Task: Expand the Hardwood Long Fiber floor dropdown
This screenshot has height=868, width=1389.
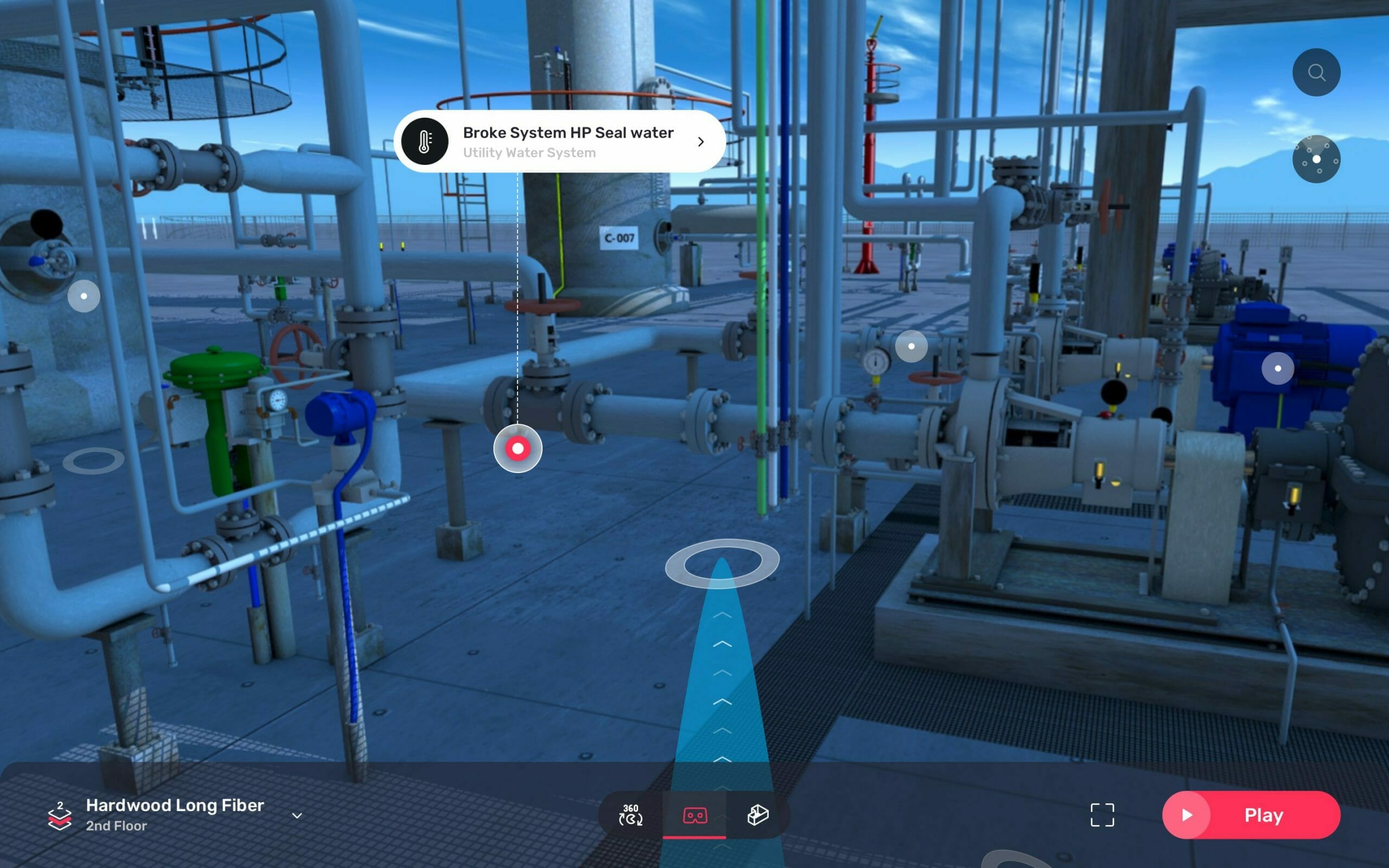Action: click(x=297, y=815)
